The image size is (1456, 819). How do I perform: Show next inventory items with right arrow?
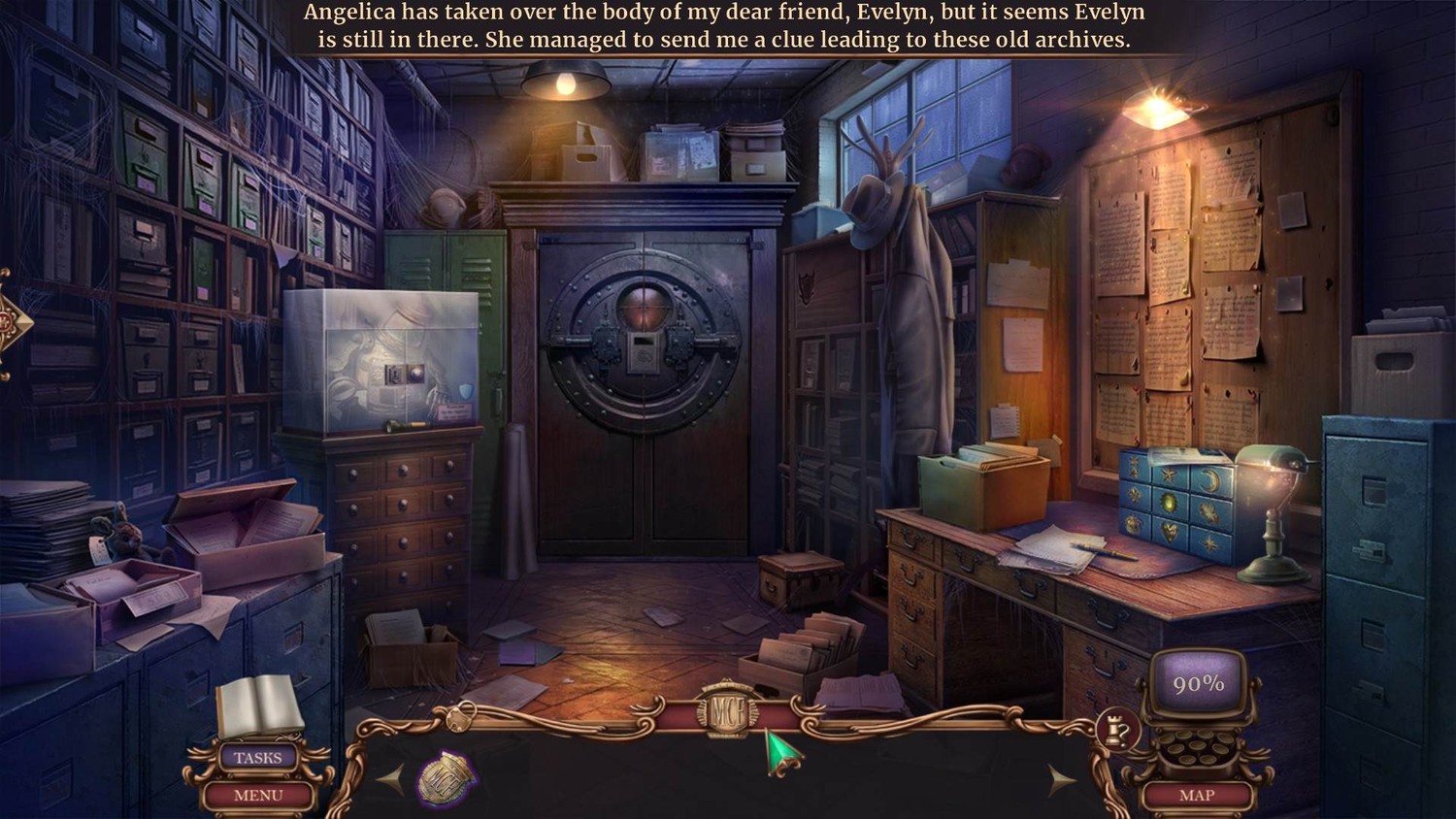1061,778
